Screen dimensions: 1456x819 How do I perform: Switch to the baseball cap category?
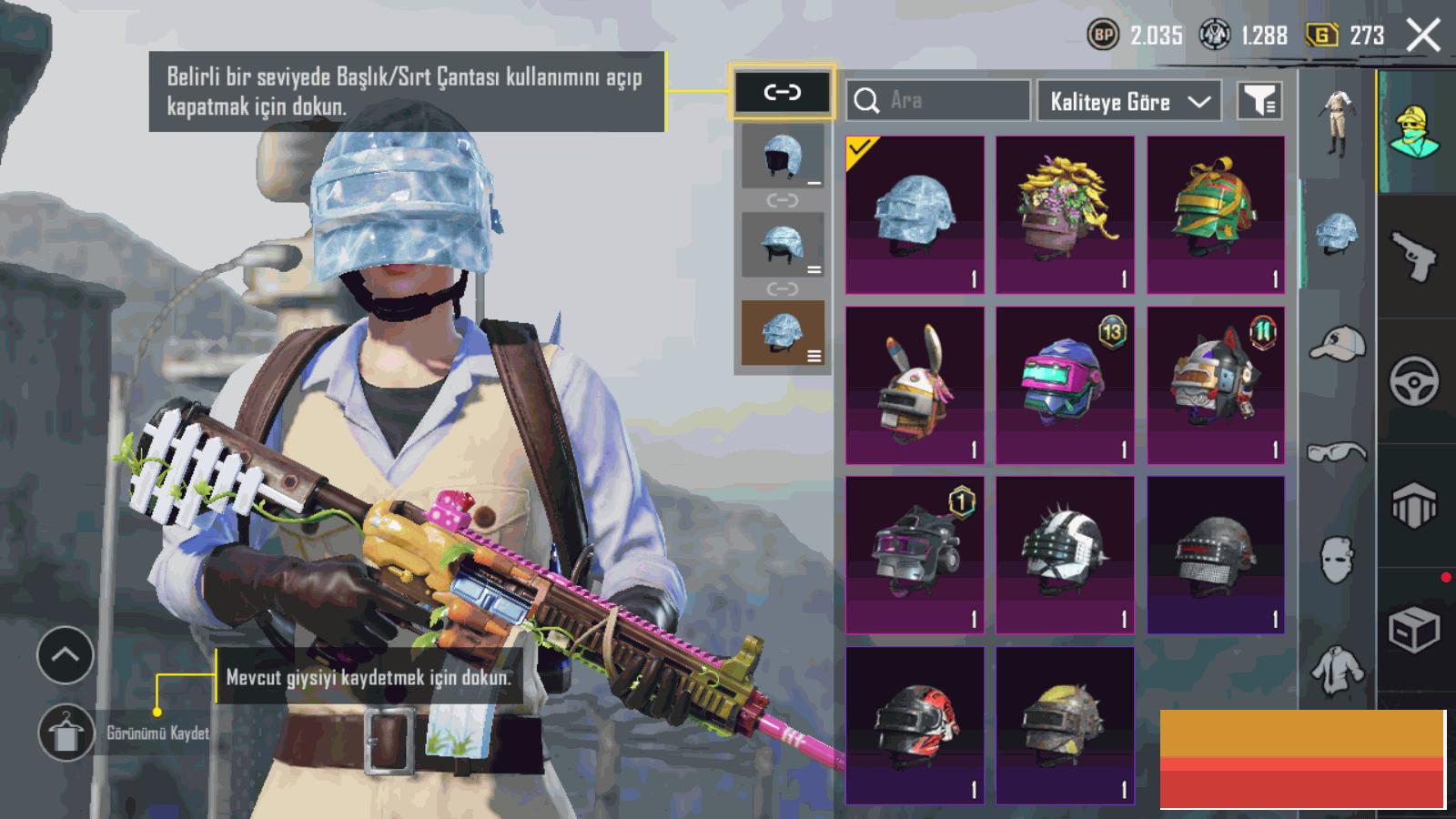click(x=1337, y=345)
